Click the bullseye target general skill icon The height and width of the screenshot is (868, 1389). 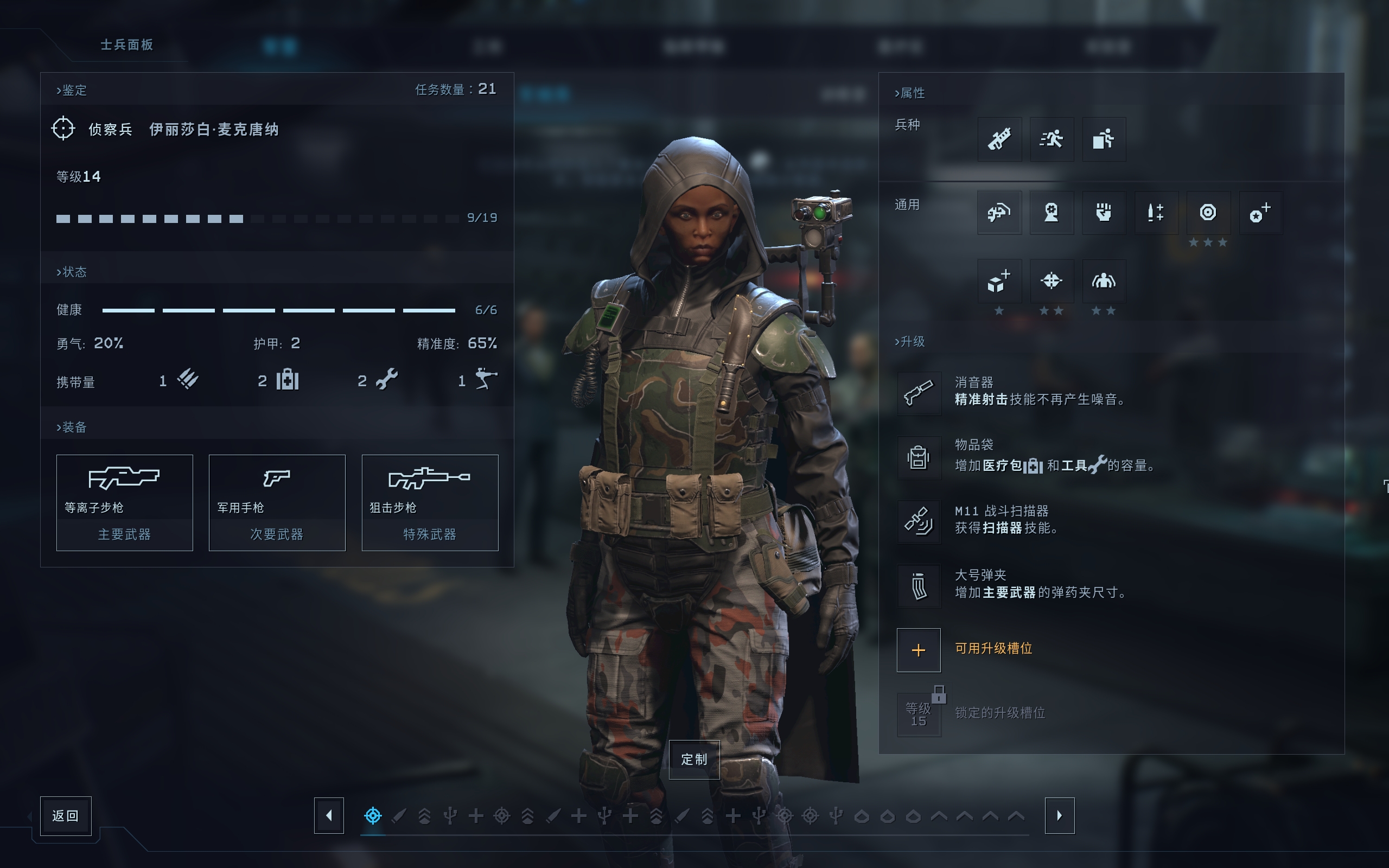pos(1208,213)
